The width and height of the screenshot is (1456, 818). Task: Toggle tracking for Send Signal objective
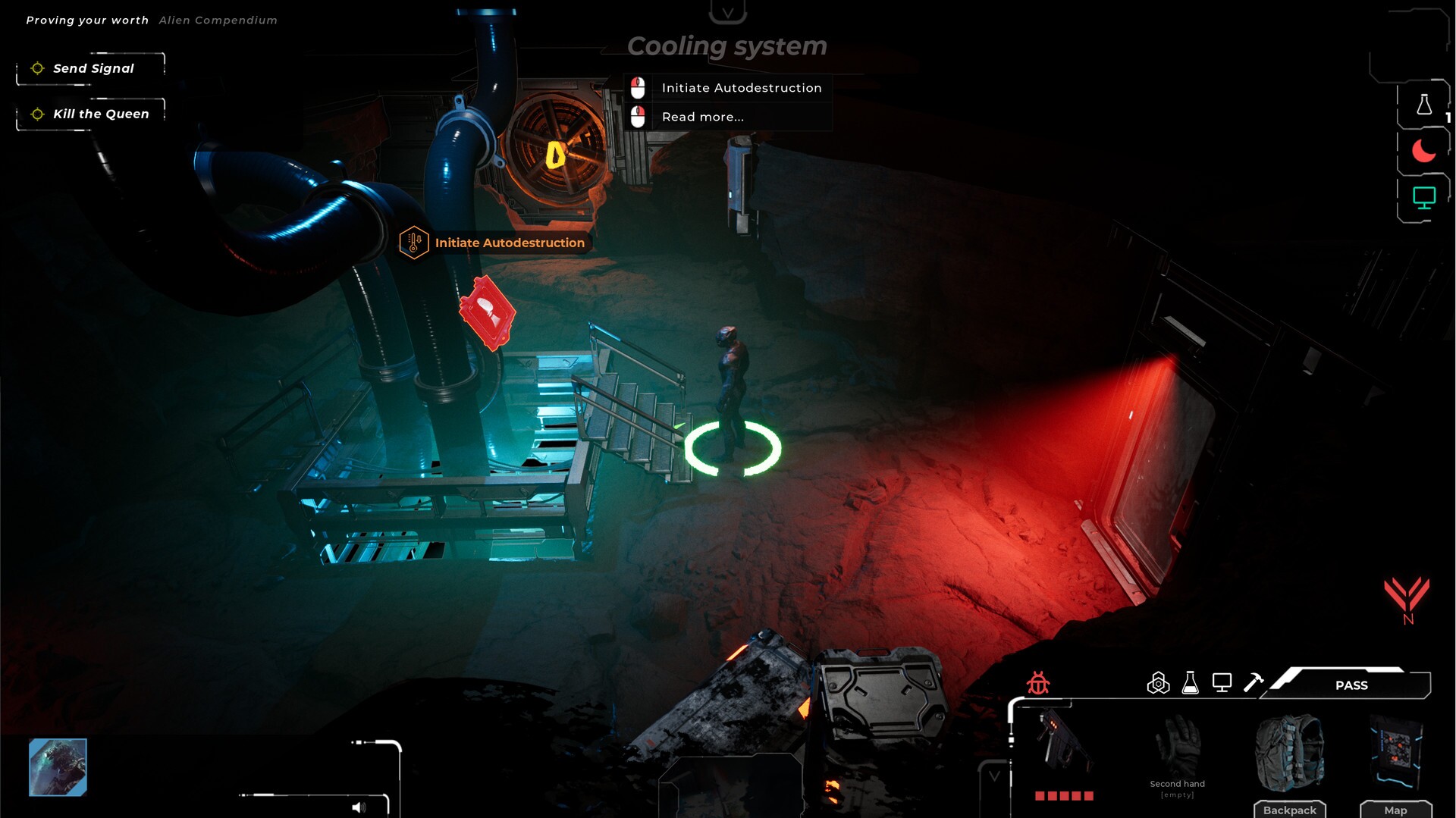[x=36, y=68]
